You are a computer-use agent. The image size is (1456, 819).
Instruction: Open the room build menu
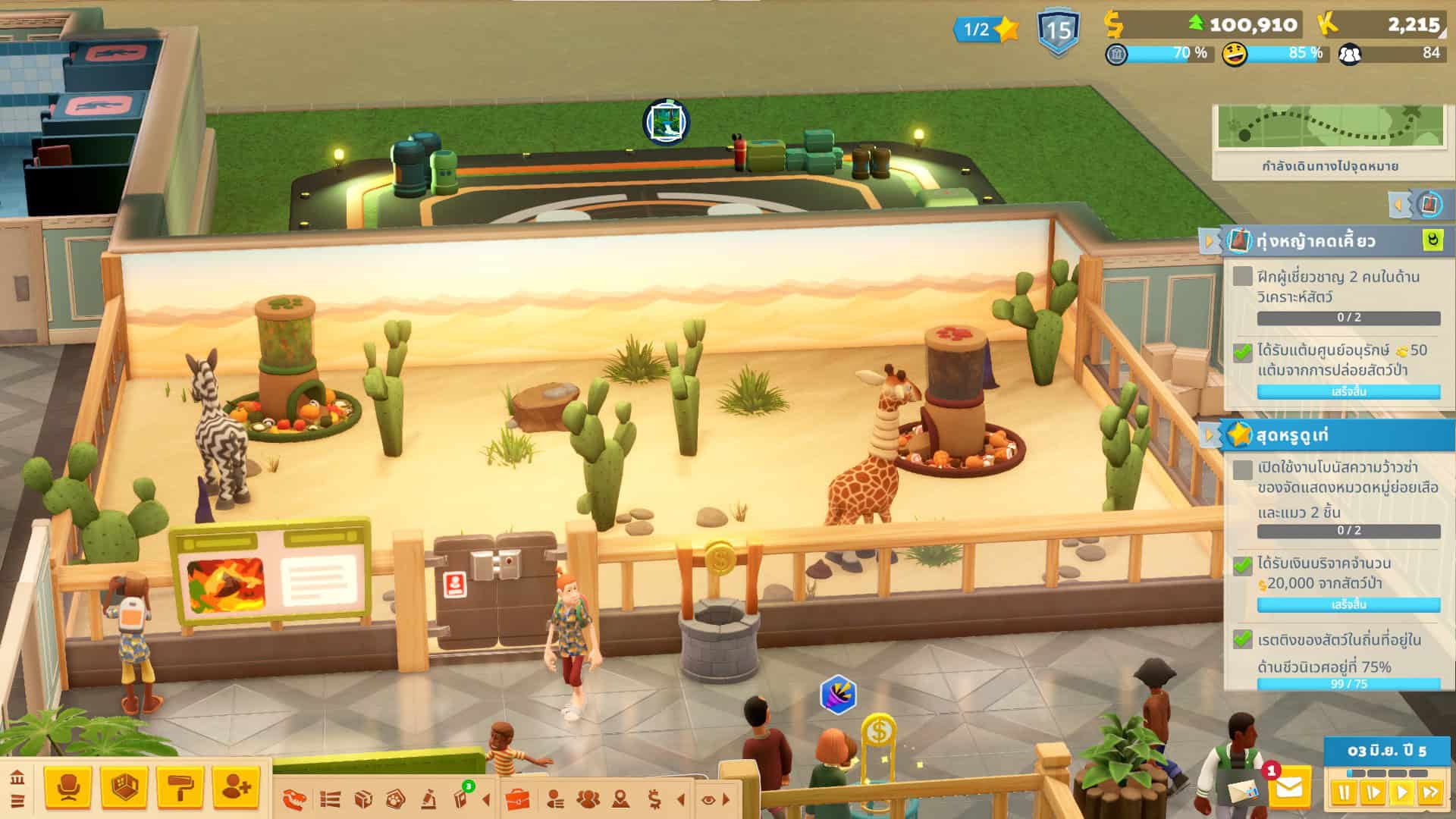[x=124, y=789]
